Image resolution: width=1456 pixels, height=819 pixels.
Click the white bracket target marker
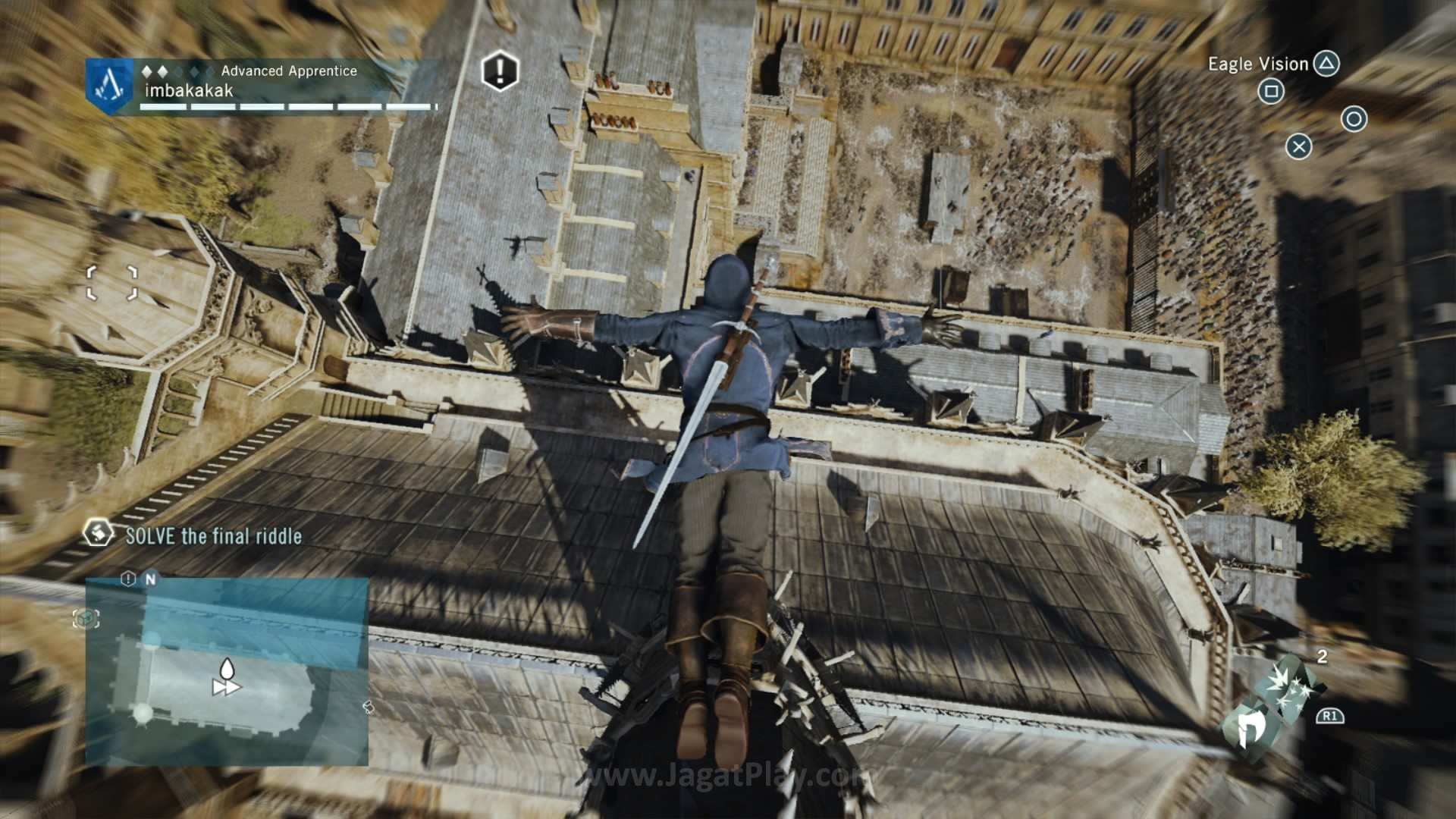pyautogui.click(x=111, y=283)
